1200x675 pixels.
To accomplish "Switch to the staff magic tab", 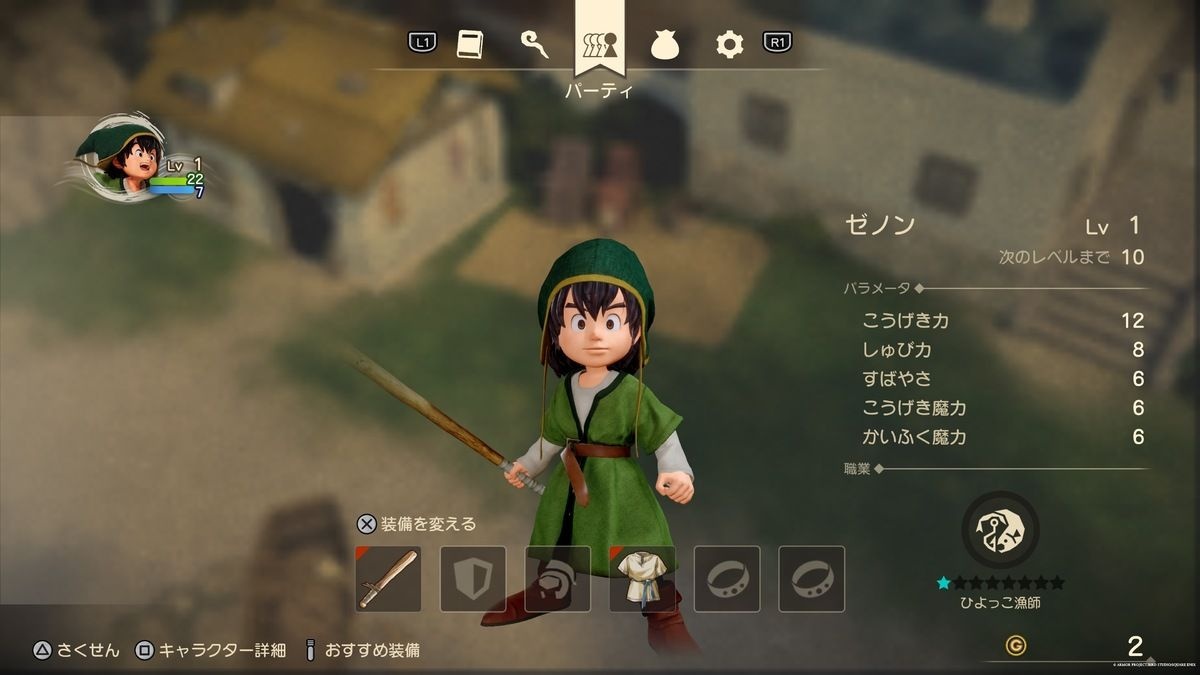I will coord(535,44).
